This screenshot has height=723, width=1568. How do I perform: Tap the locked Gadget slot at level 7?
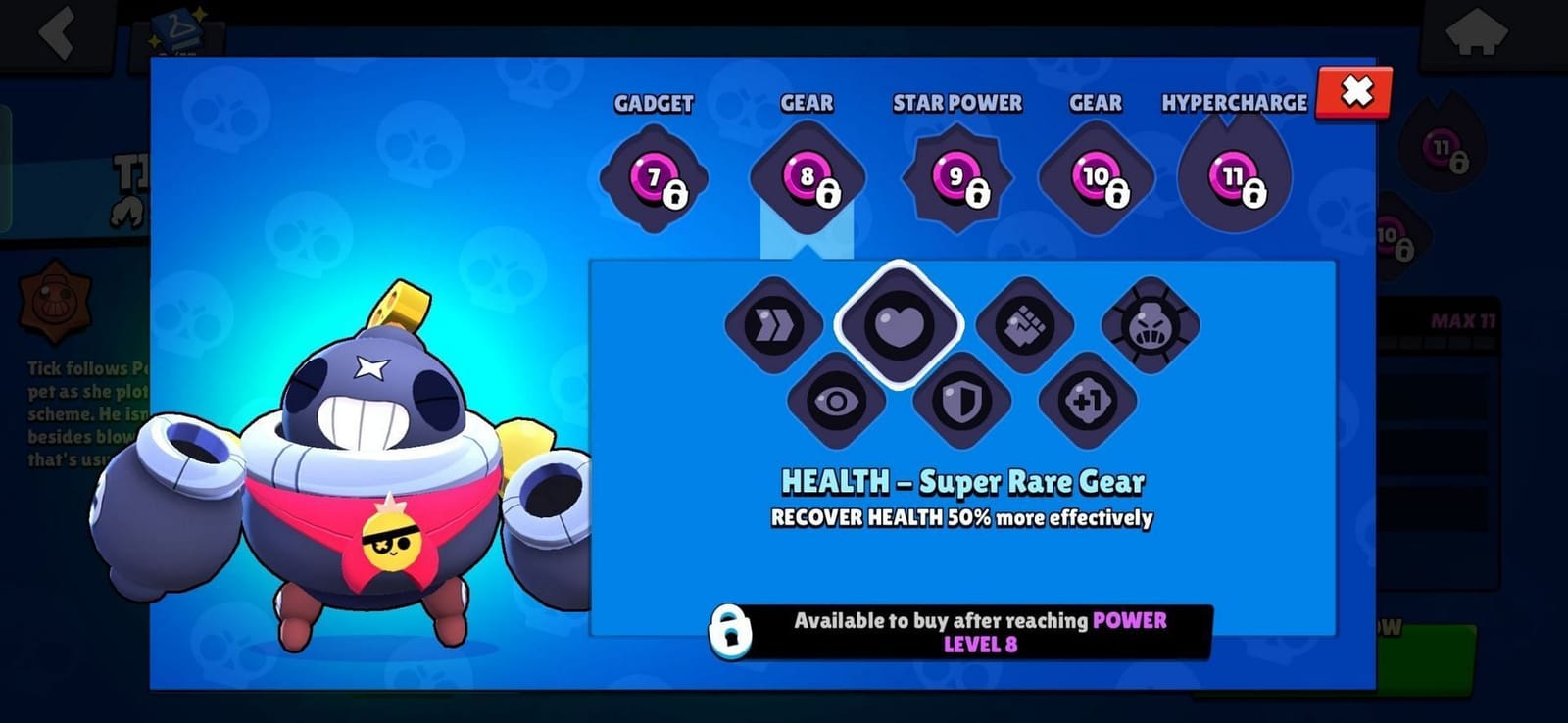pyautogui.click(x=652, y=178)
